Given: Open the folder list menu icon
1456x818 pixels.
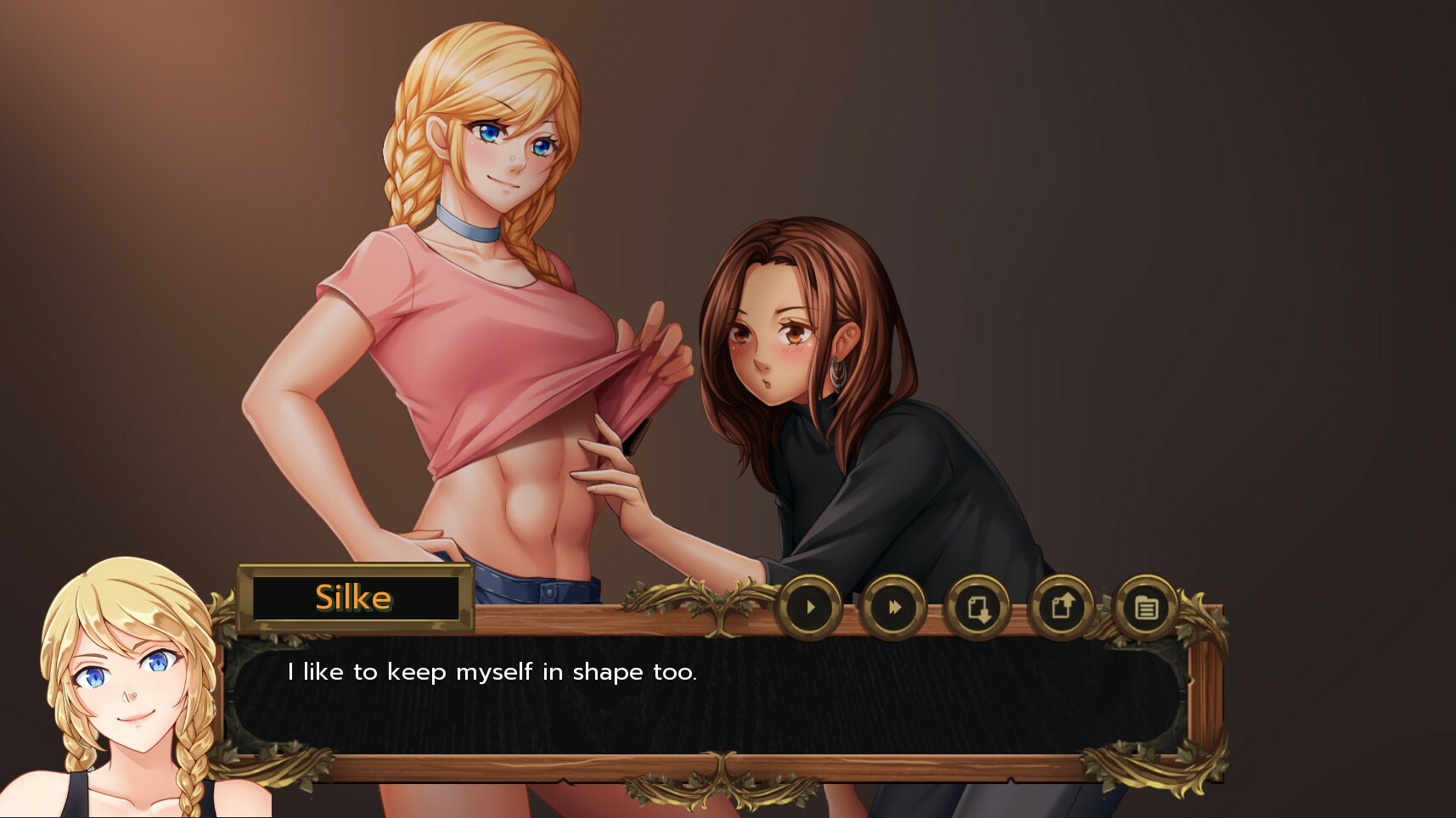Looking at the screenshot, I should click(x=1145, y=608).
